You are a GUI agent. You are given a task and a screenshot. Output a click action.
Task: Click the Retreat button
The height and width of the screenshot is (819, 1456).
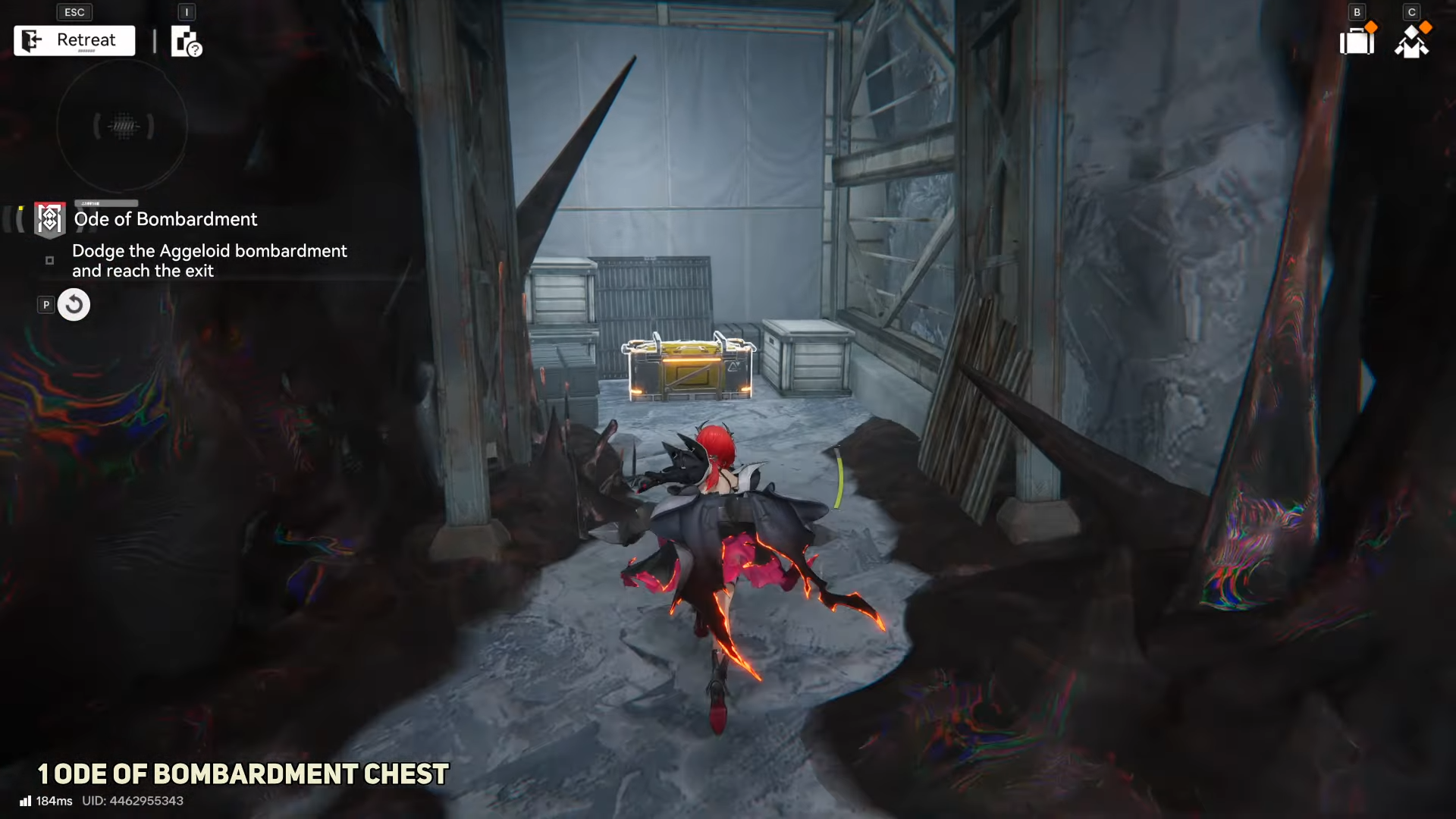(74, 41)
